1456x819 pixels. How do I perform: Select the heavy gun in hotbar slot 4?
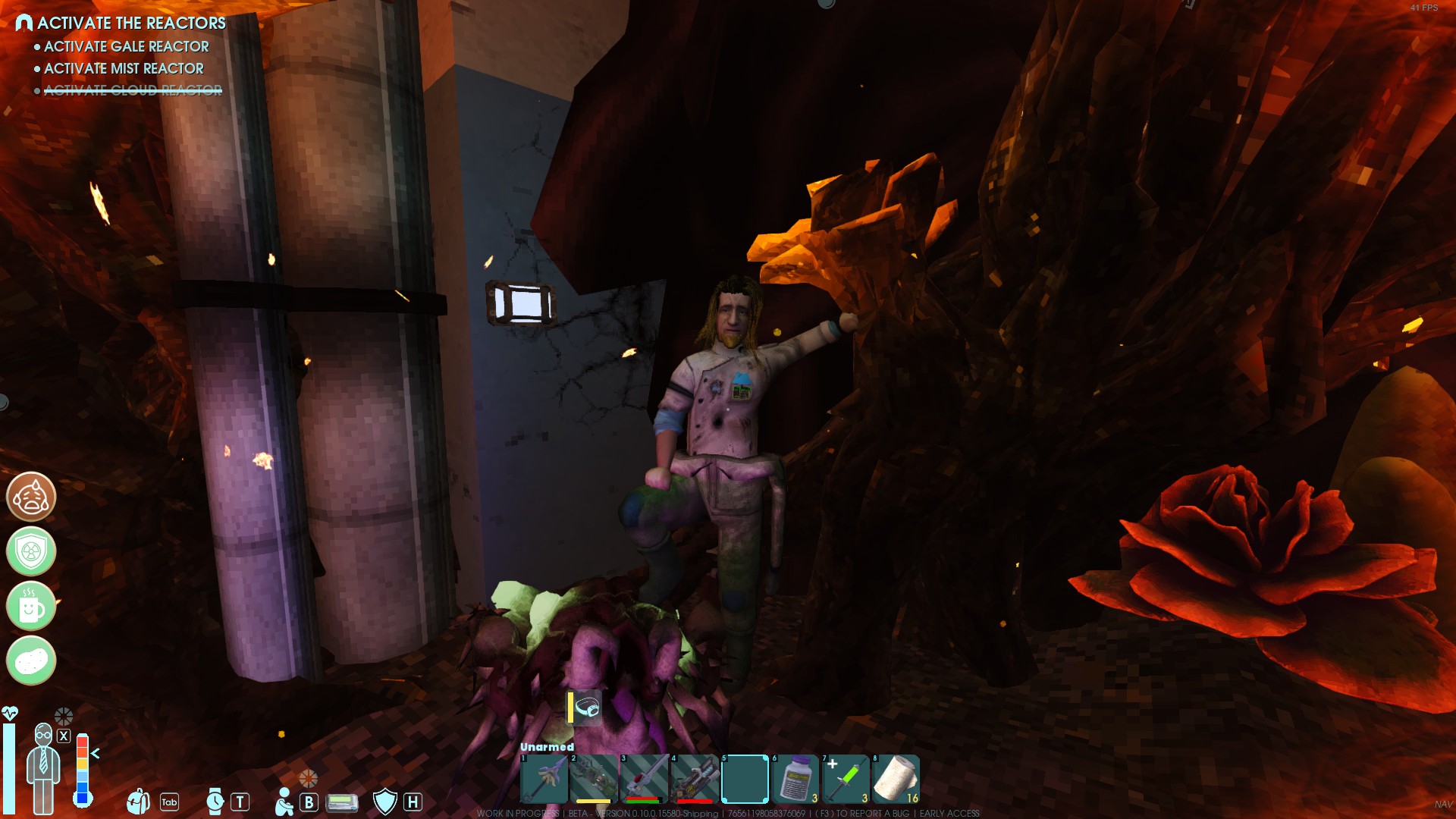click(x=695, y=778)
